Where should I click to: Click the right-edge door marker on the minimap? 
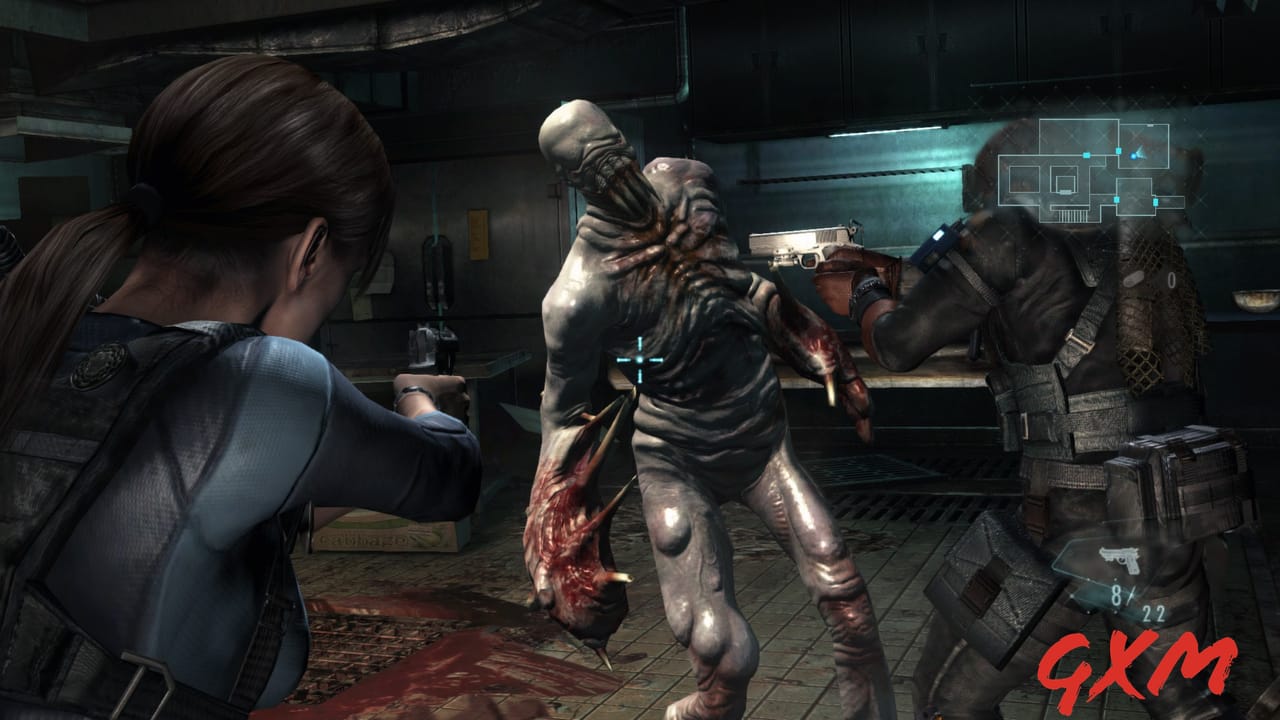pos(1156,201)
